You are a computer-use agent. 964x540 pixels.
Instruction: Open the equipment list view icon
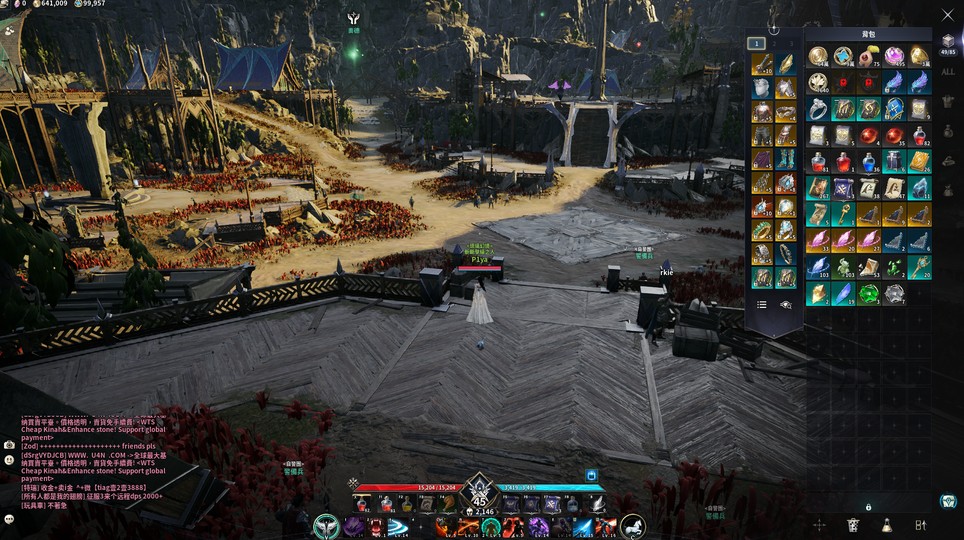click(x=762, y=304)
